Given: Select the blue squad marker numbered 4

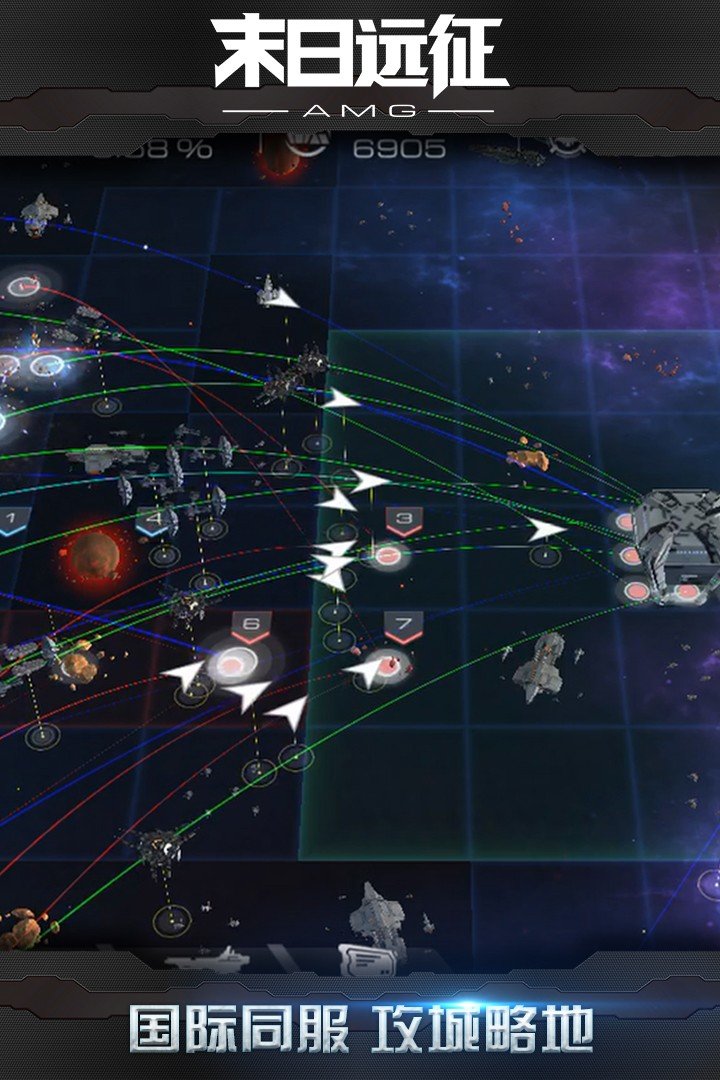Looking at the screenshot, I should [153, 520].
